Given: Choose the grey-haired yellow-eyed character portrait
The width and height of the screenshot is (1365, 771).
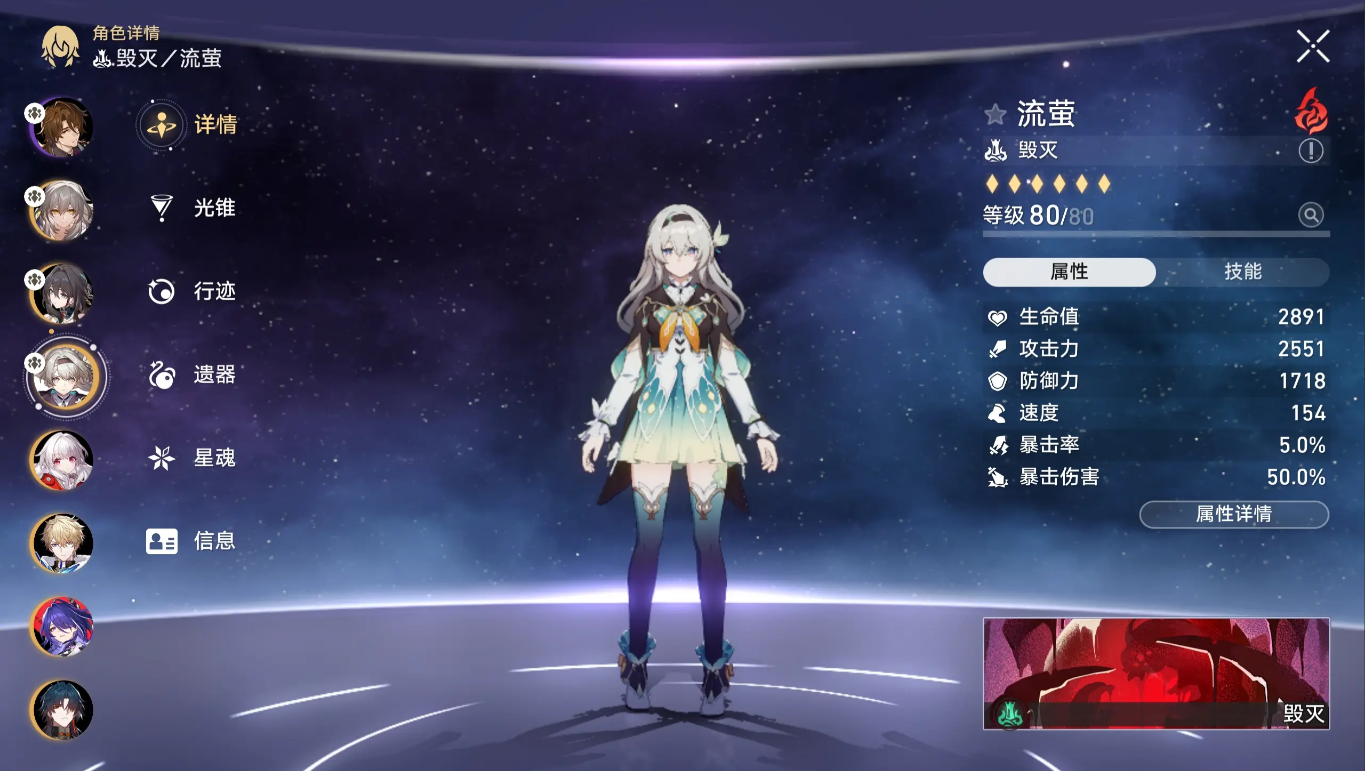Looking at the screenshot, I should point(63,210).
